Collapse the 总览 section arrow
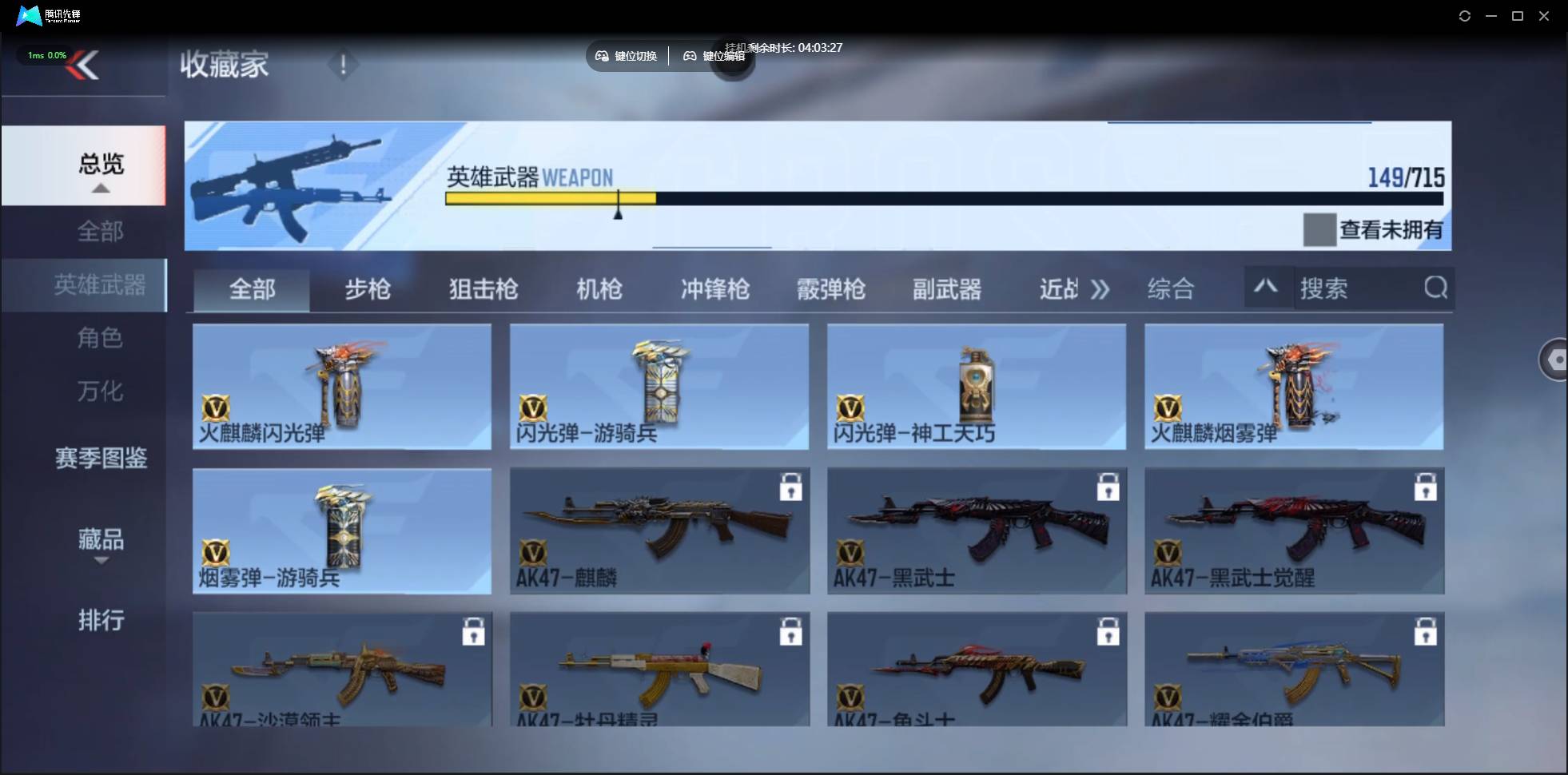The image size is (1568, 775). 100,189
